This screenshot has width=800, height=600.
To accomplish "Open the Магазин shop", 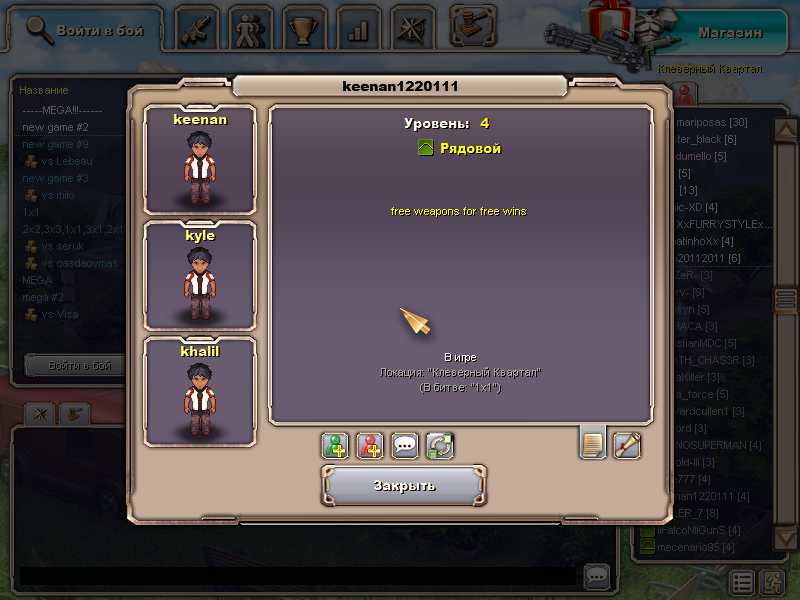I will (x=730, y=32).
